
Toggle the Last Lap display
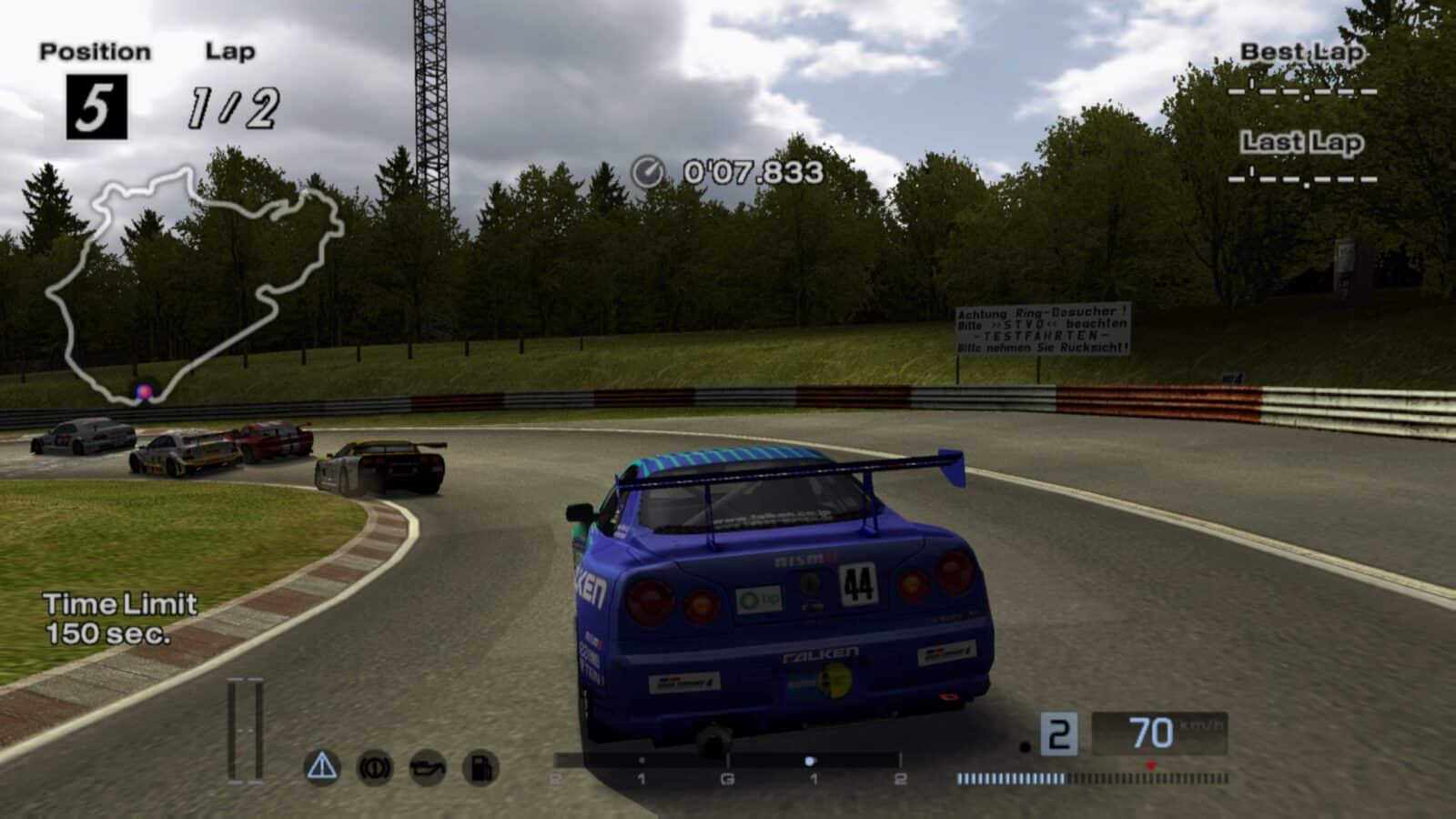click(x=1300, y=143)
